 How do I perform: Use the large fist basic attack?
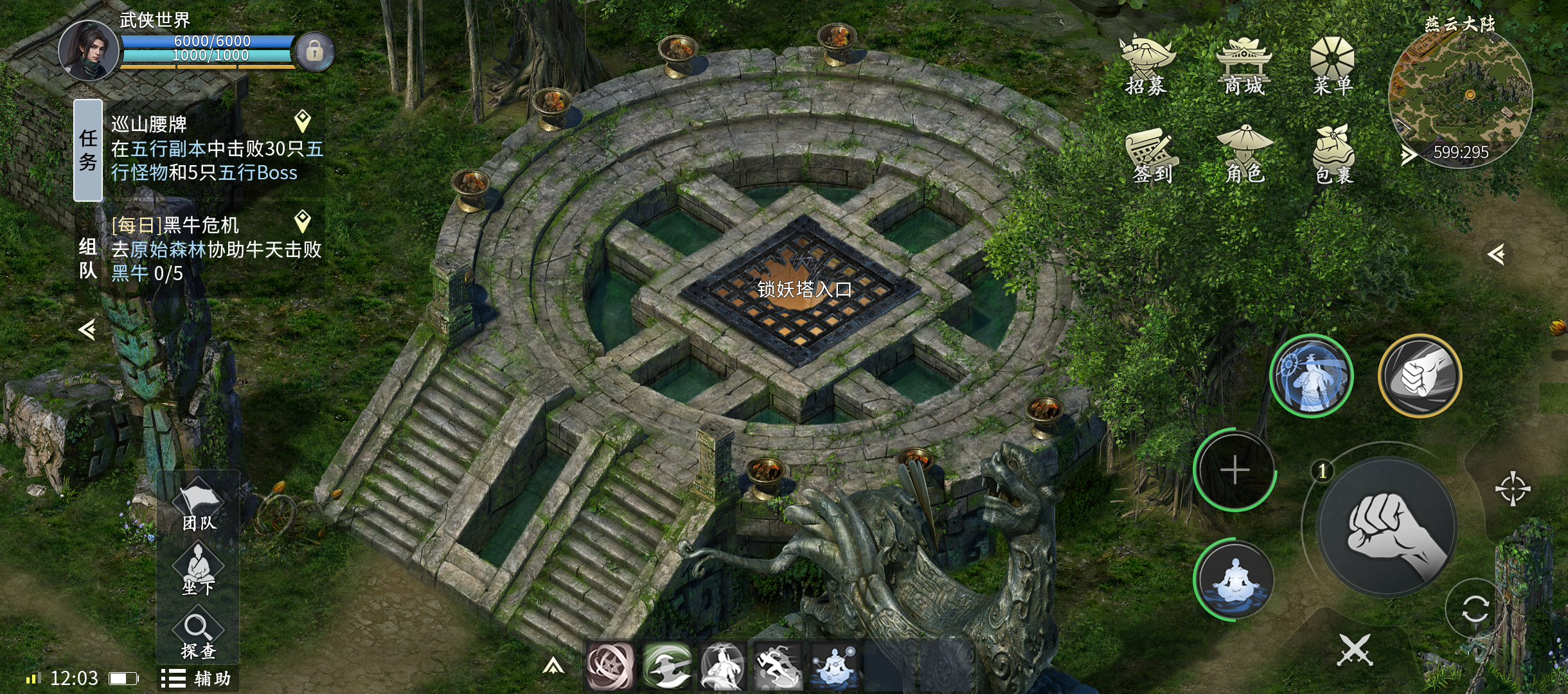[1387, 527]
